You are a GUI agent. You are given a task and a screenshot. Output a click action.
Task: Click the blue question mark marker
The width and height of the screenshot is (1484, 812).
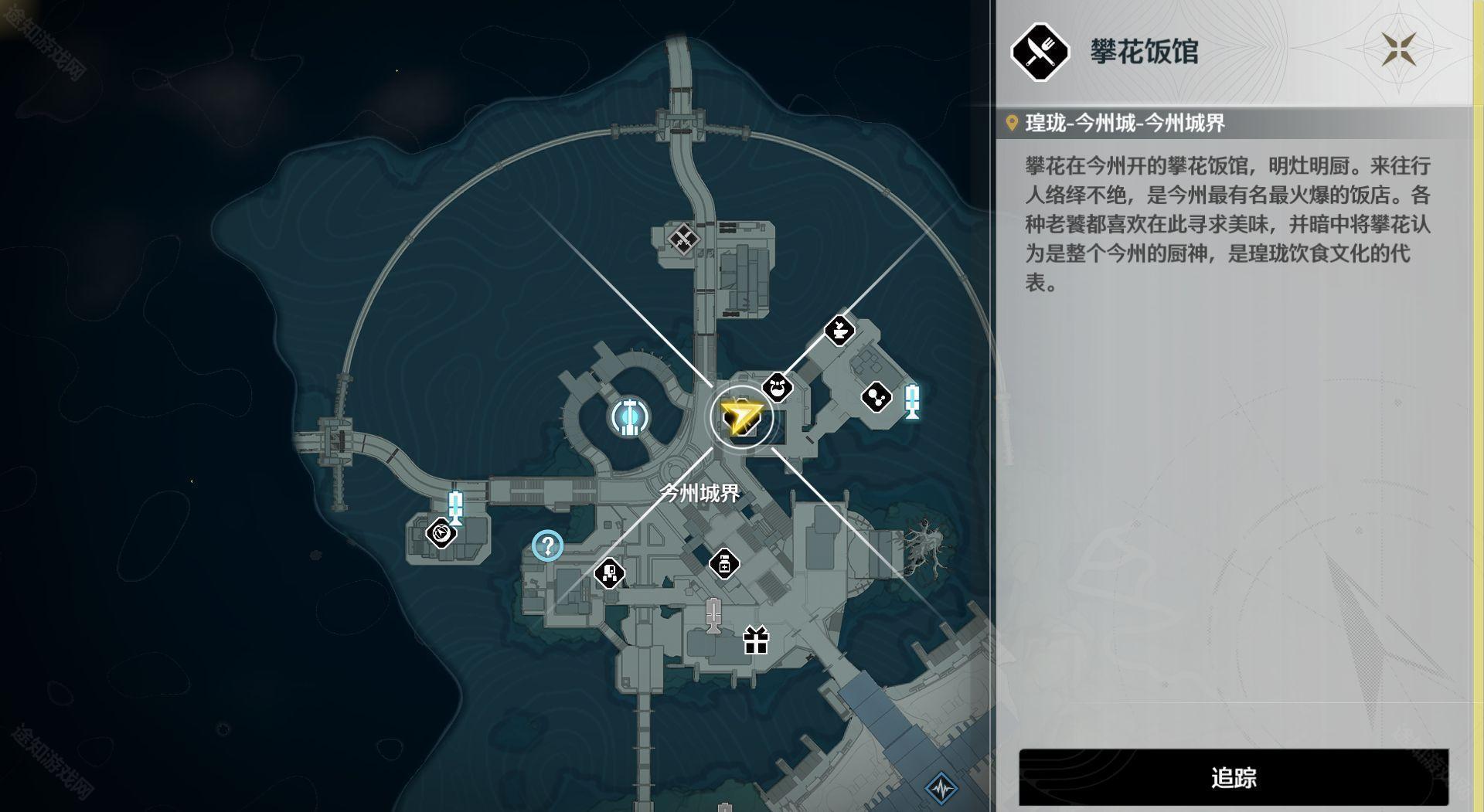[548, 546]
